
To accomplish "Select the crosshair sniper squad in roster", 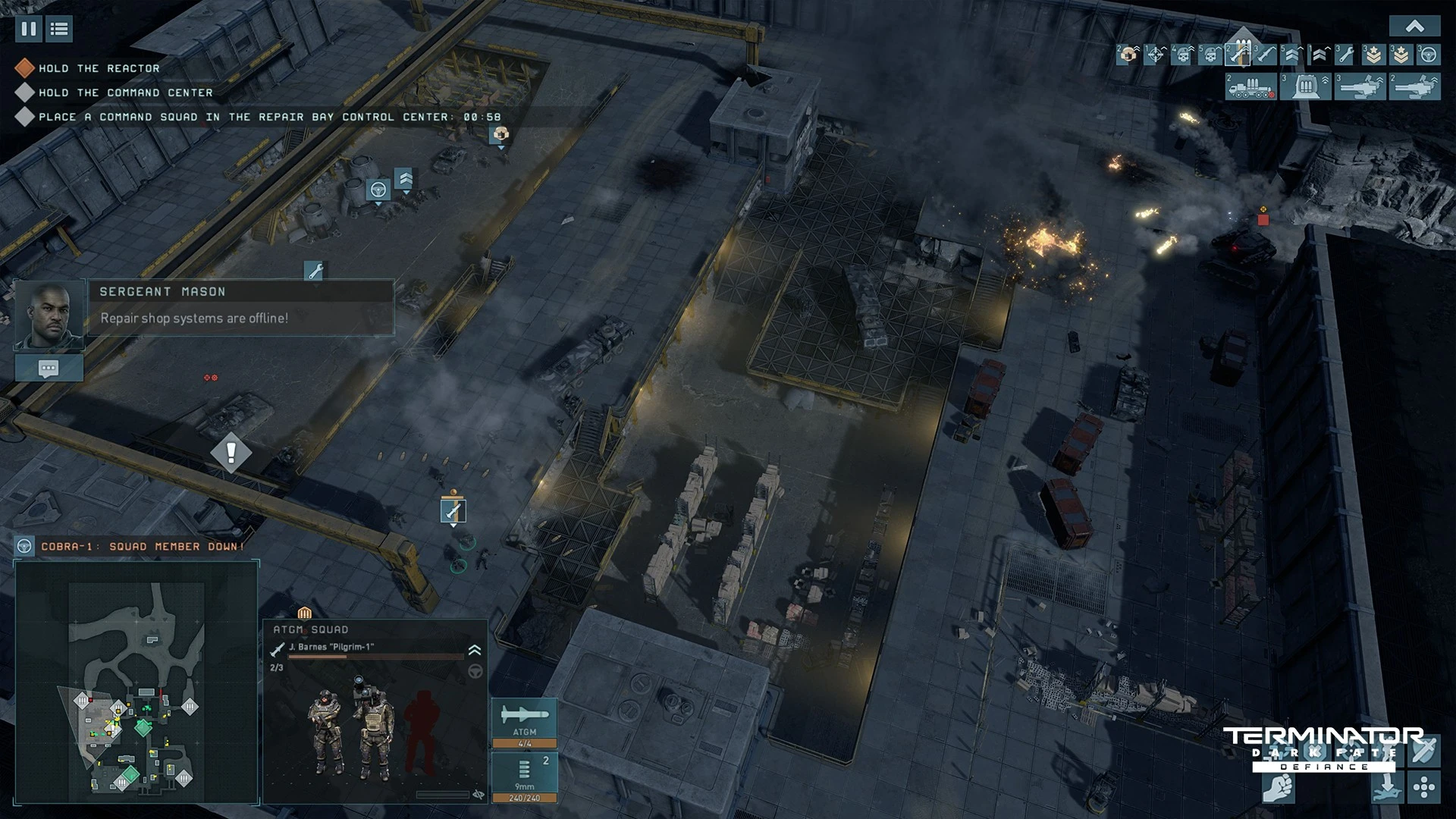I will click(x=1156, y=55).
